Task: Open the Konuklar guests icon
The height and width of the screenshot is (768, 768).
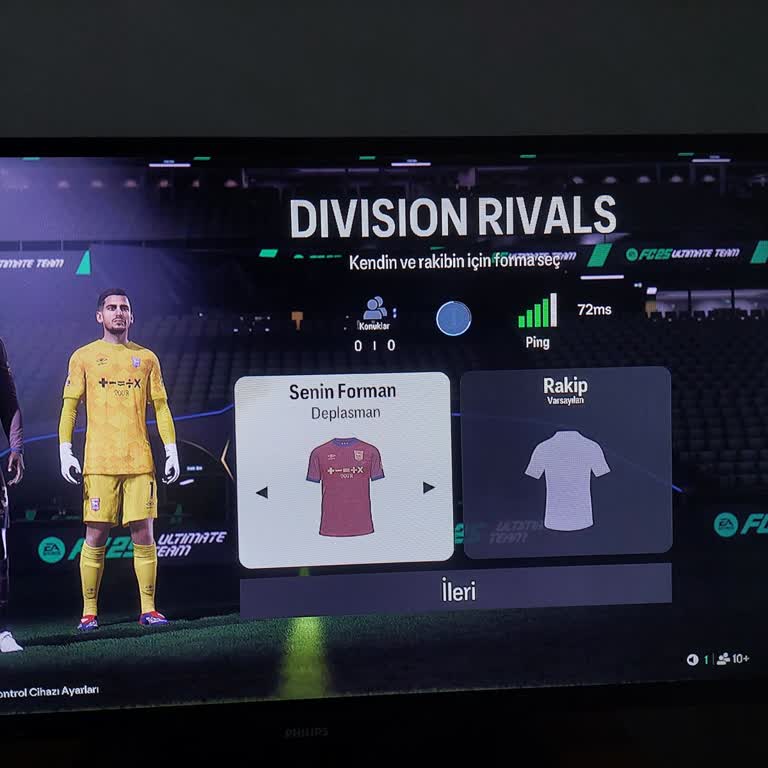Action: (x=375, y=311)
